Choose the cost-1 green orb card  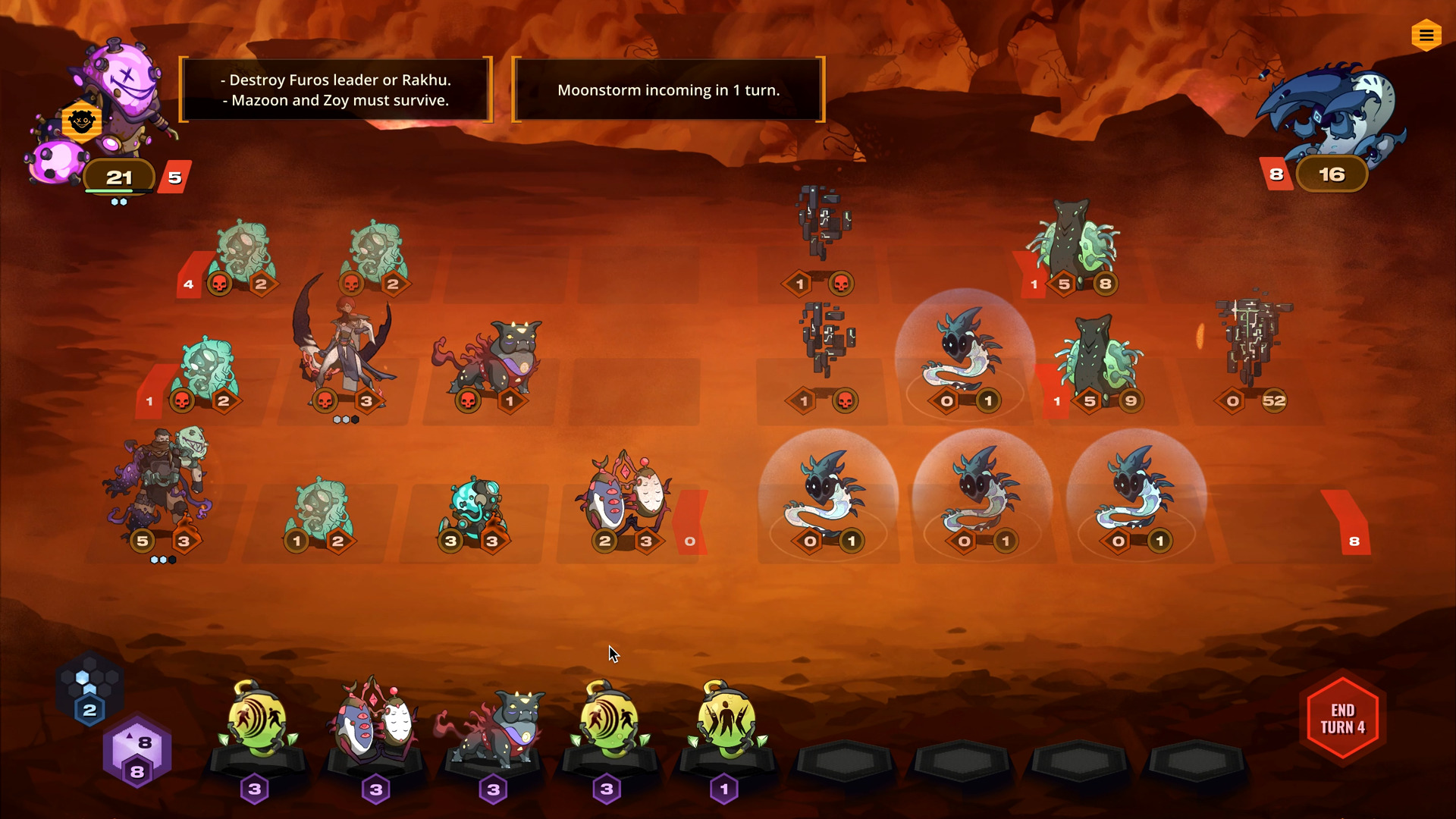[726, 720]
